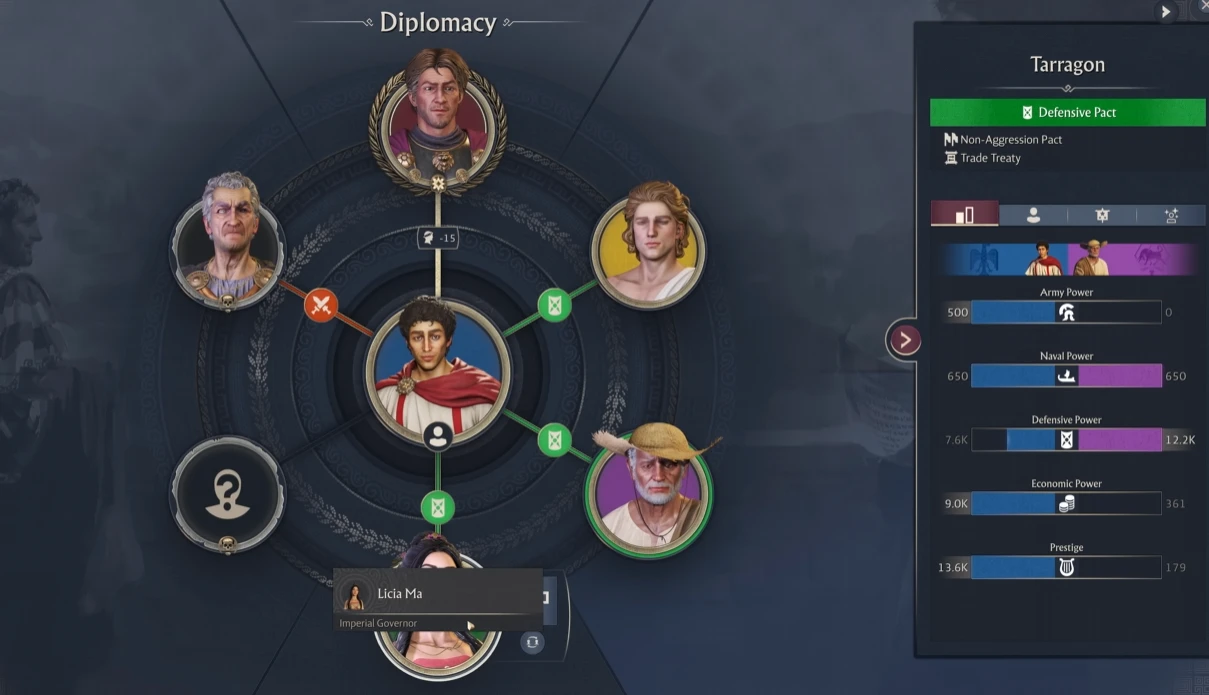The height and width of the screenshot is (695, 1209).
Task: Select the unknown leader question-mark portrait
Action: pyautogui.click(x=227, y=491)
